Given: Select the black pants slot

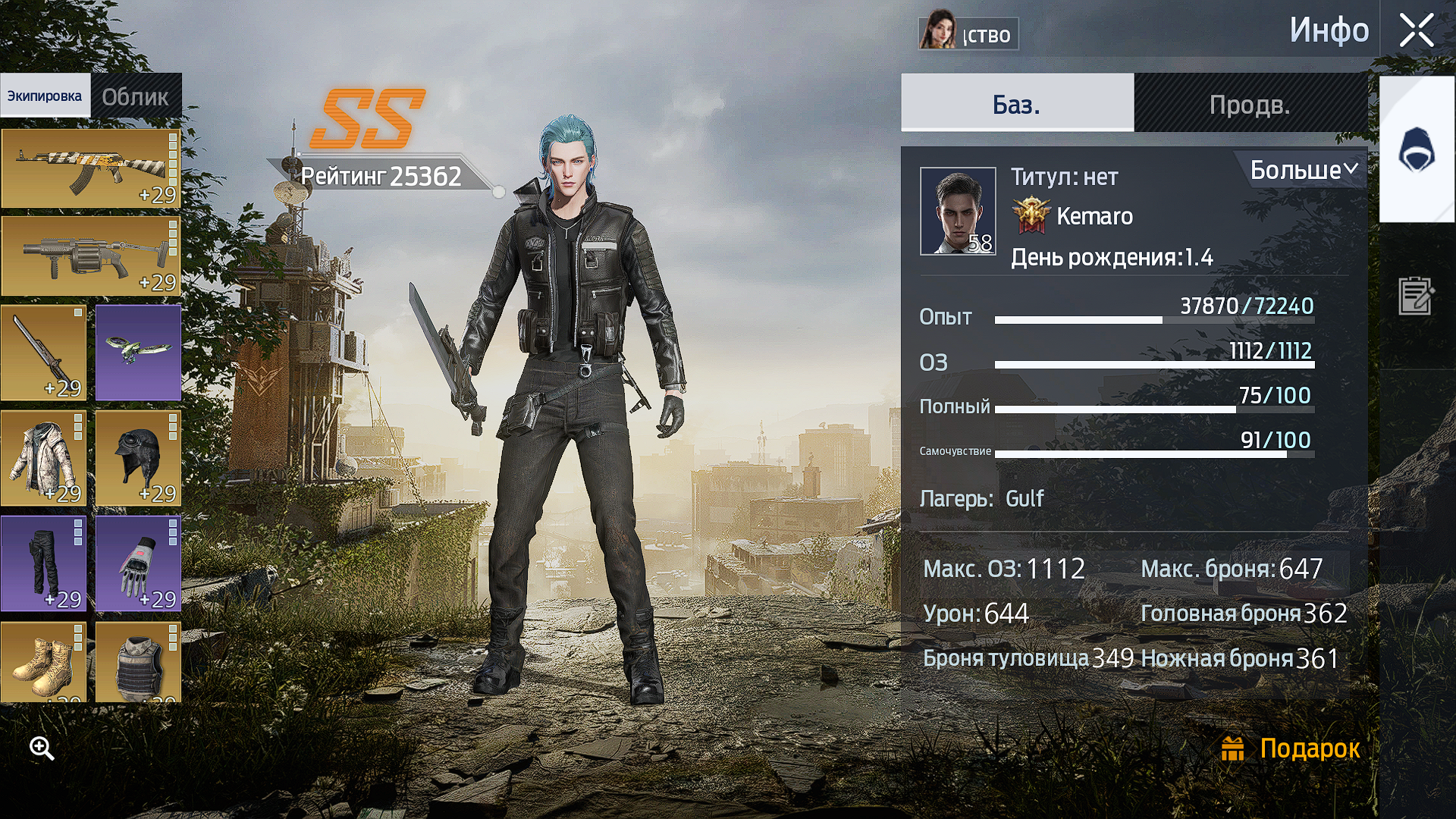Looking at the screenshot, I should (43, 563).
